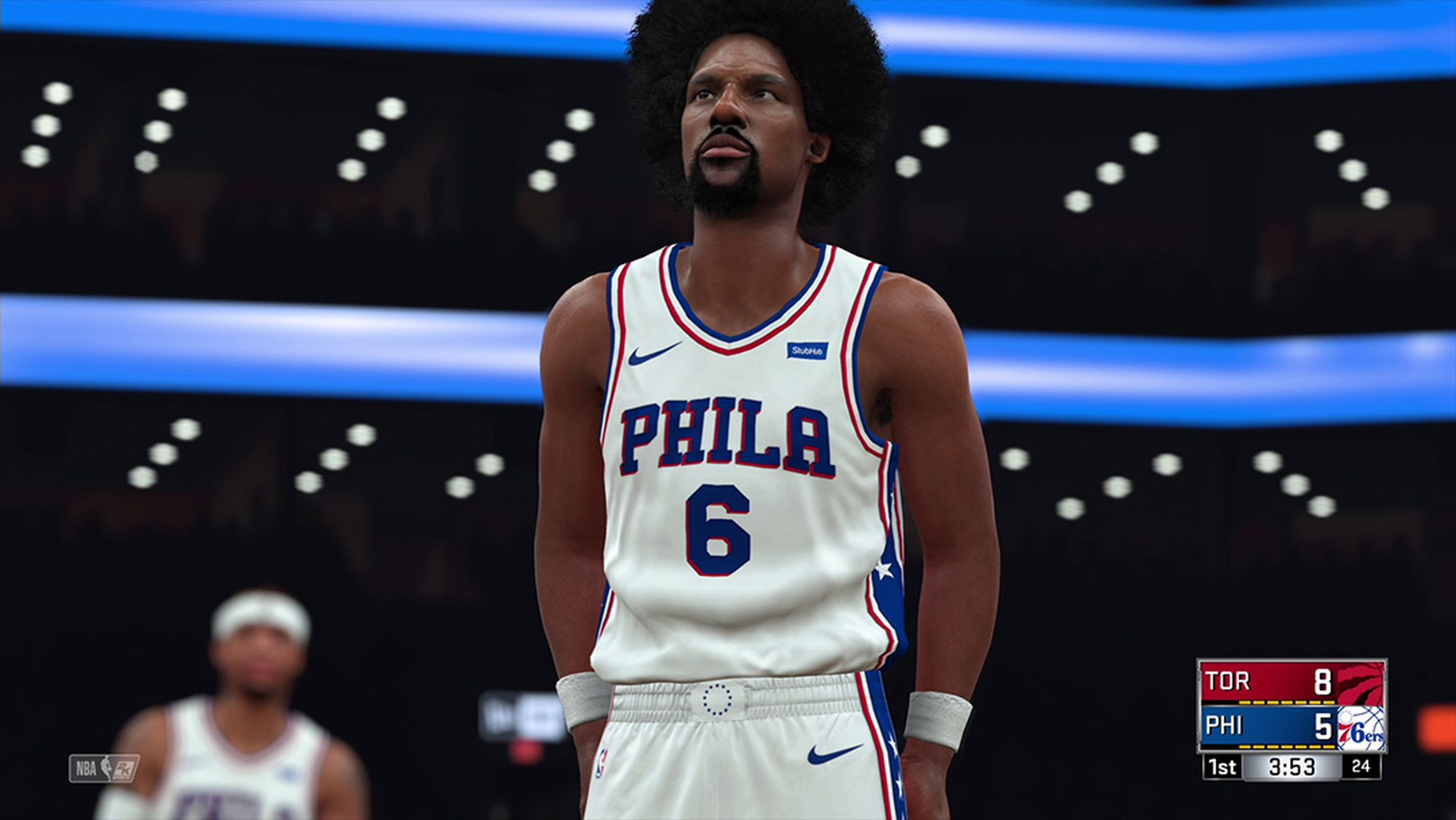Click the yellow timeout markers under the TOR score

(1287, 702)
